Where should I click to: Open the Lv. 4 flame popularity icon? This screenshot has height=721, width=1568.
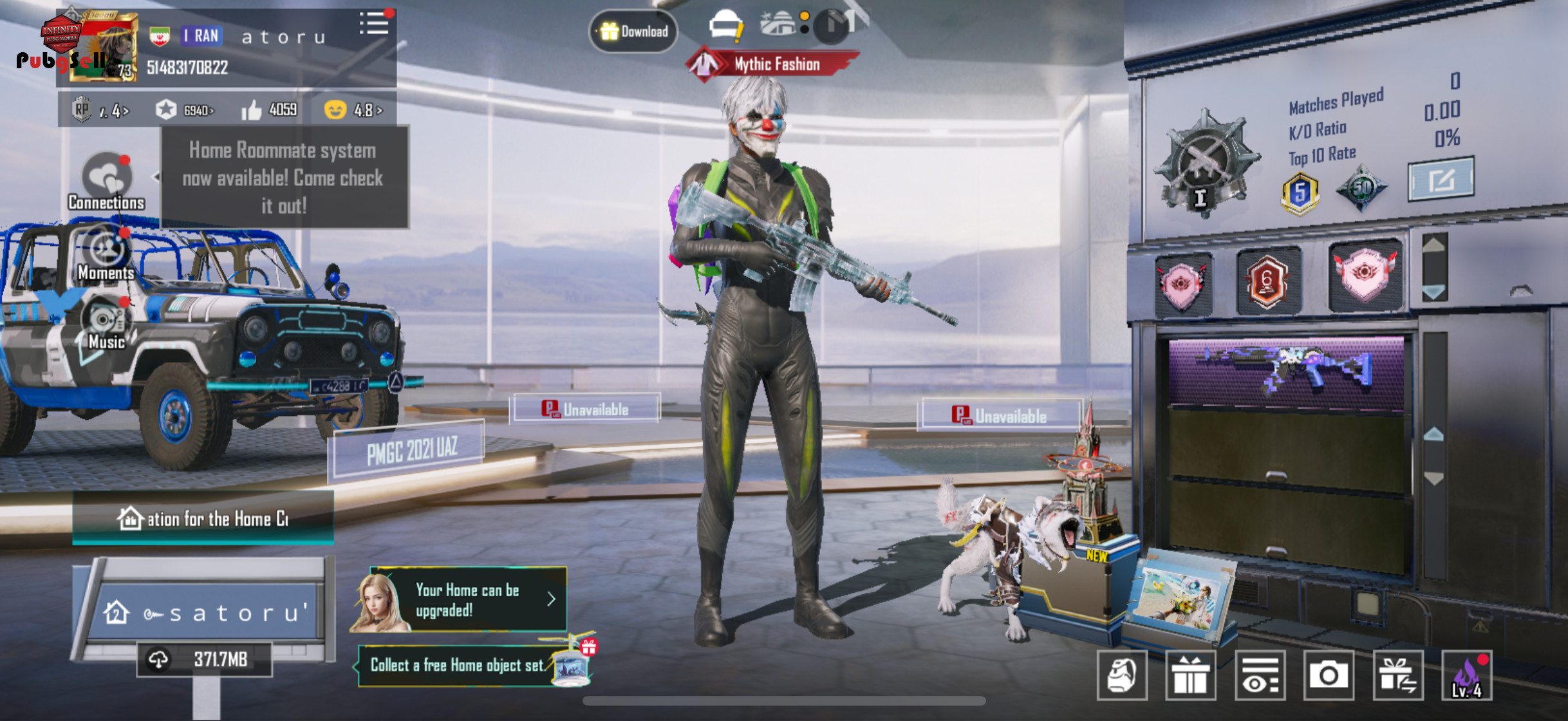[1467, 675]
